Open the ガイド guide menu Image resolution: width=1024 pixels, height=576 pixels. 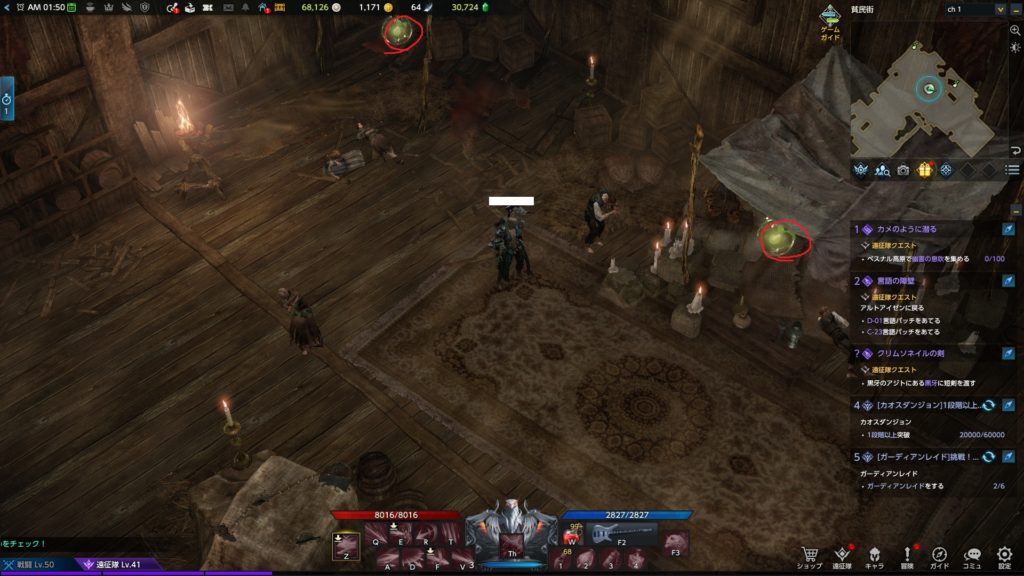940,555
